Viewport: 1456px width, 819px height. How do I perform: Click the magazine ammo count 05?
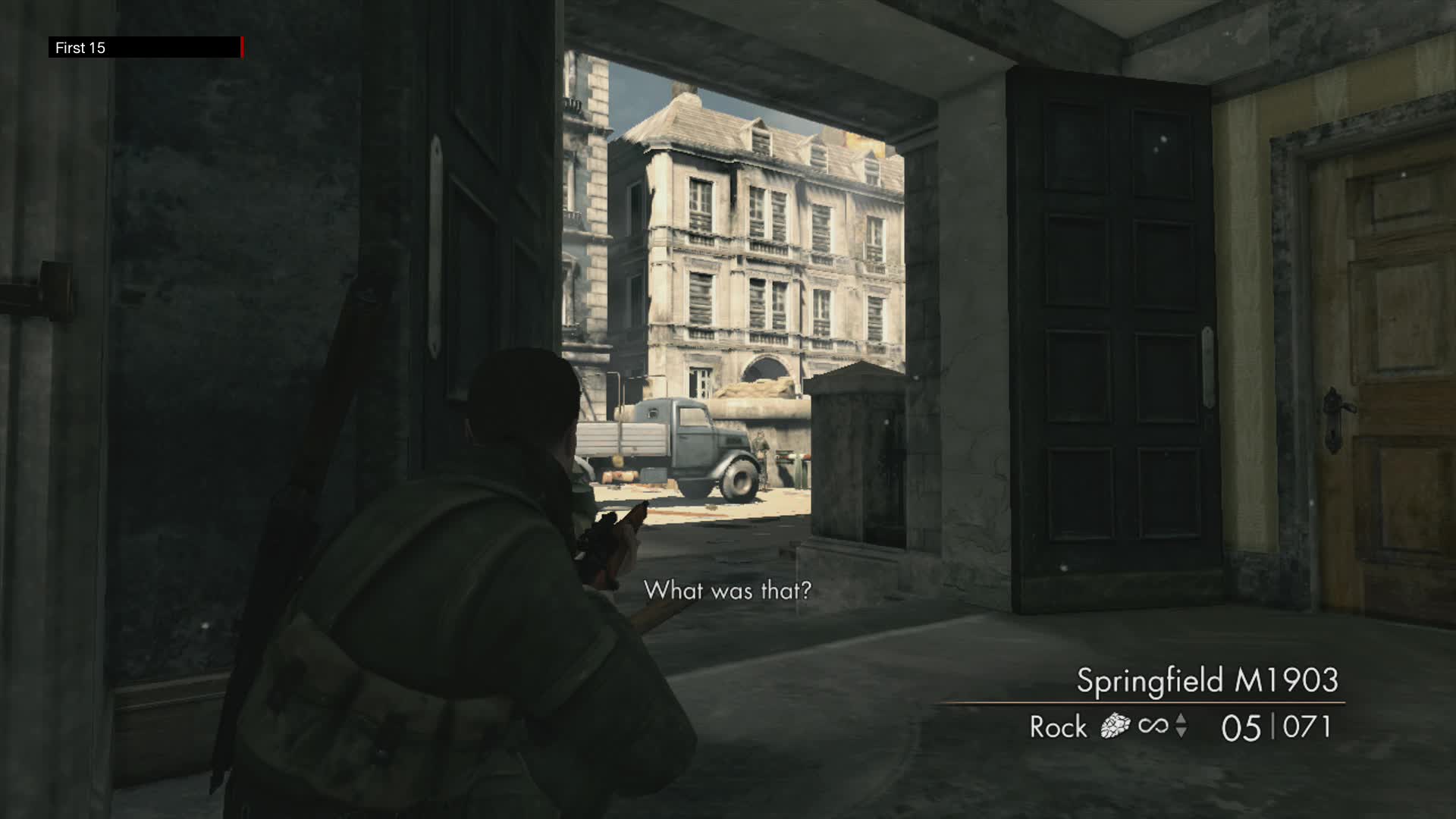[x=1242, y=726]
